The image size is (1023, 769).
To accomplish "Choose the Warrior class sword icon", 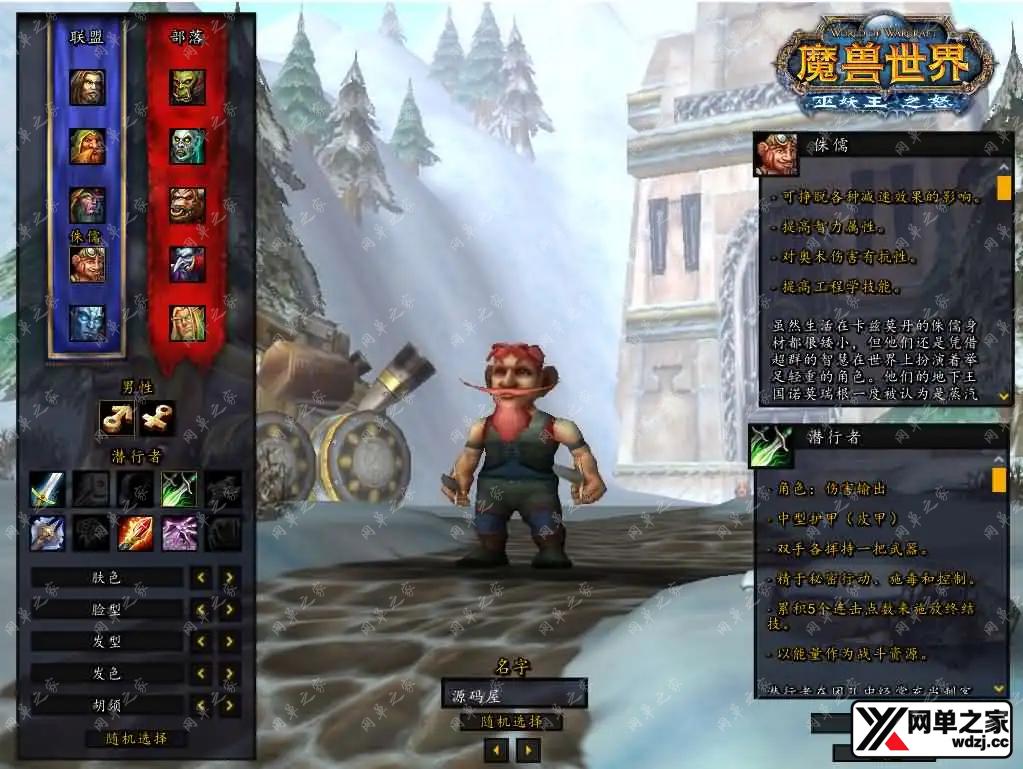I will coord(47,489).
